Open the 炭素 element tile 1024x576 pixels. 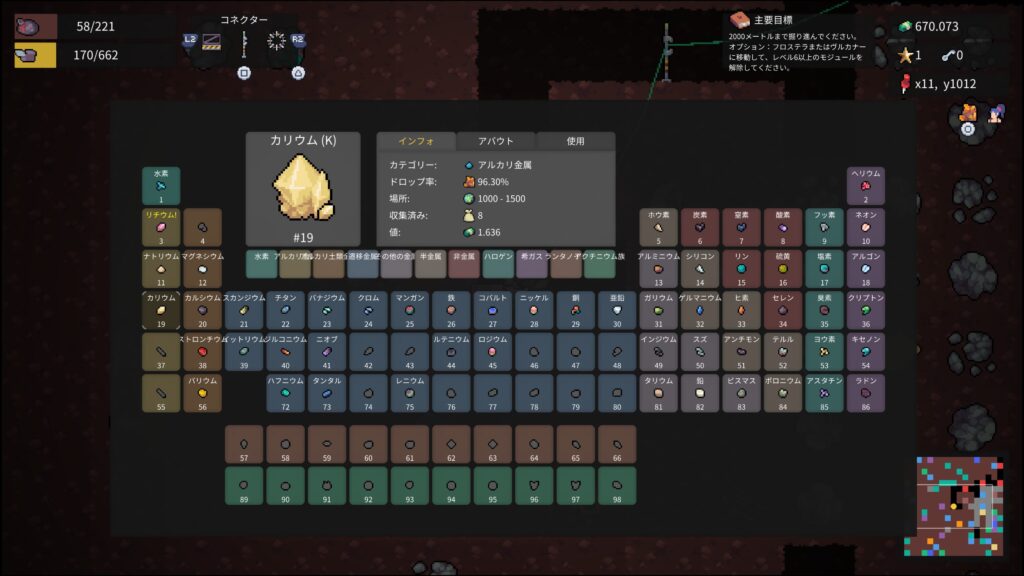point(700,227)
